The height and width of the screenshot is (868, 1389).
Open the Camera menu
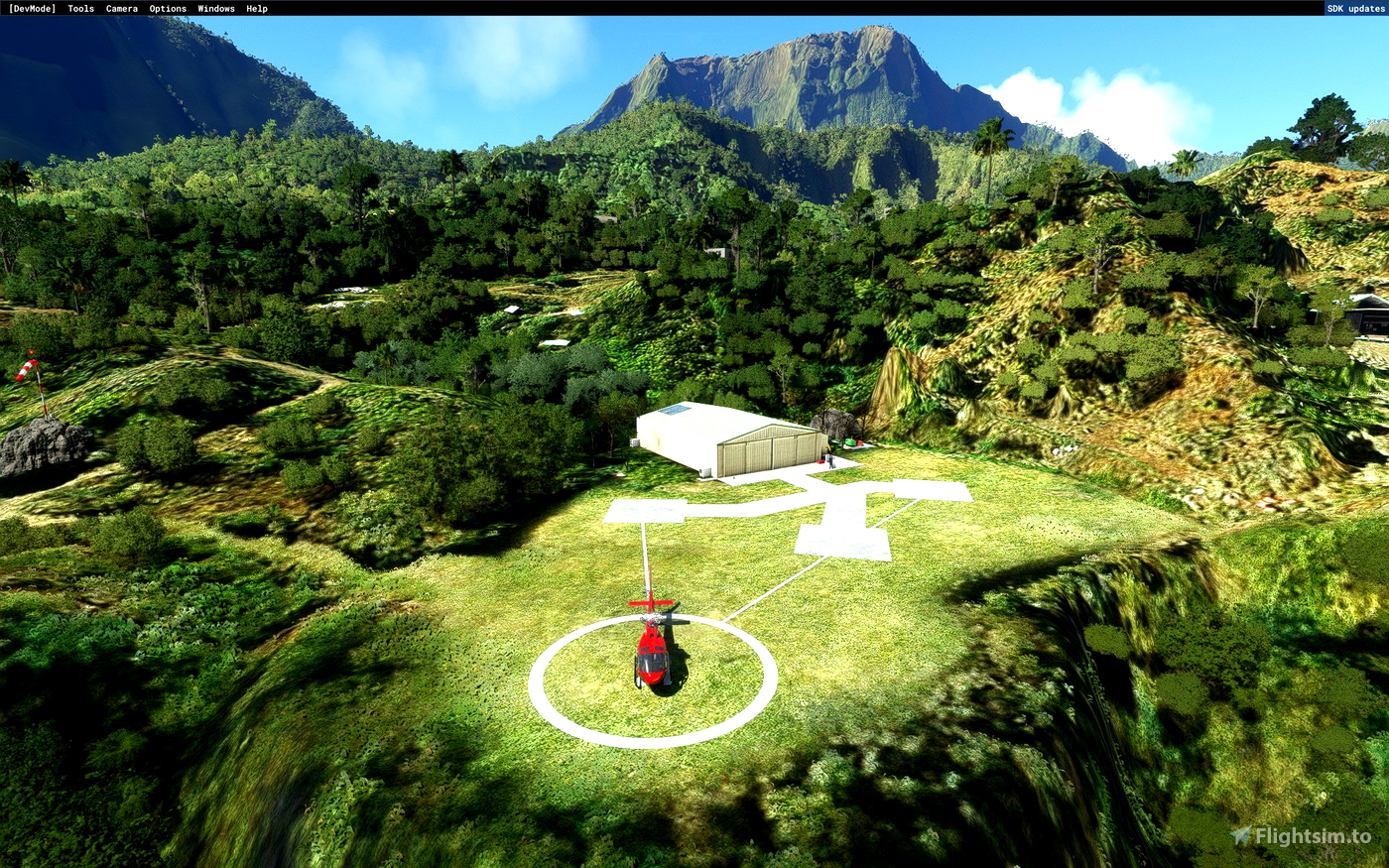coord(120,8)
